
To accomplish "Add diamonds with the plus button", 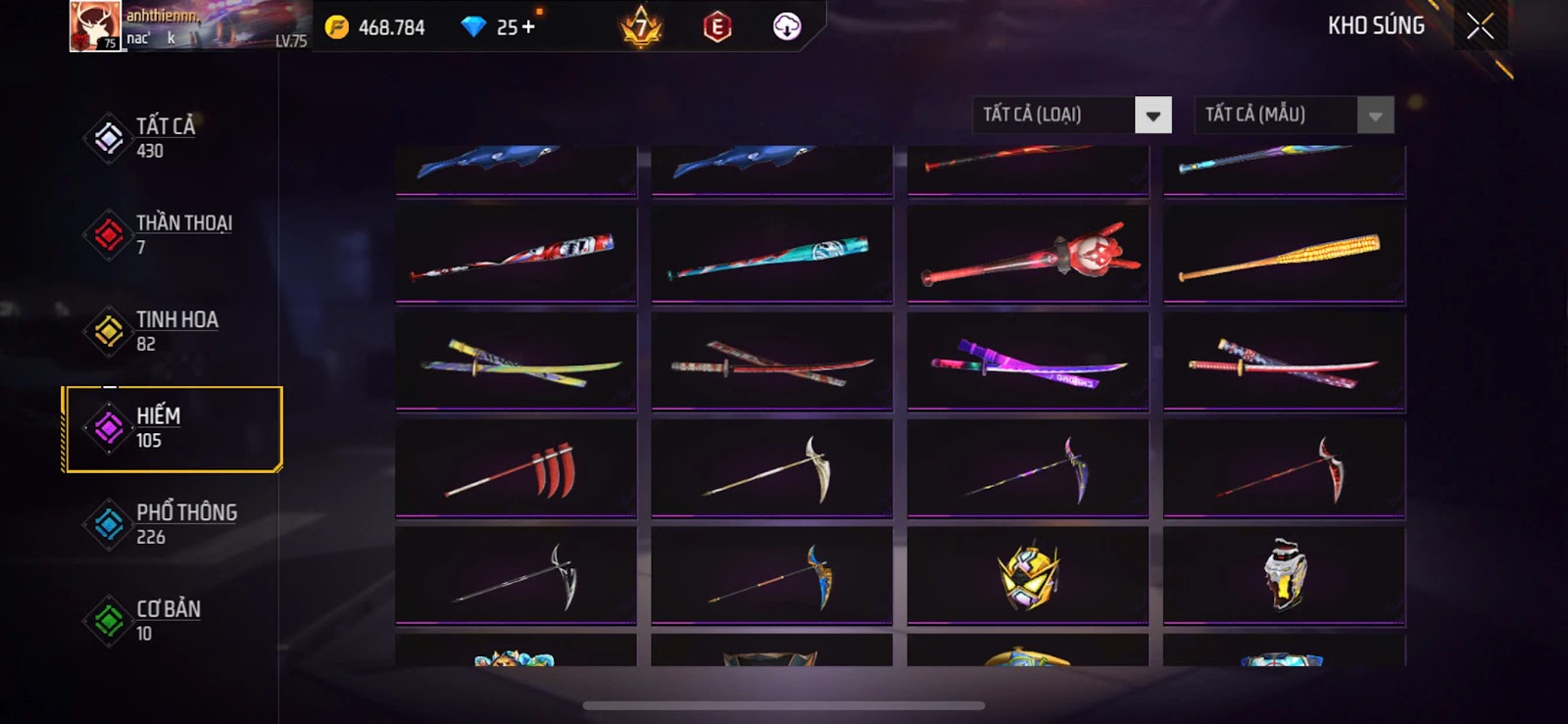I will (x=529, y=27).
